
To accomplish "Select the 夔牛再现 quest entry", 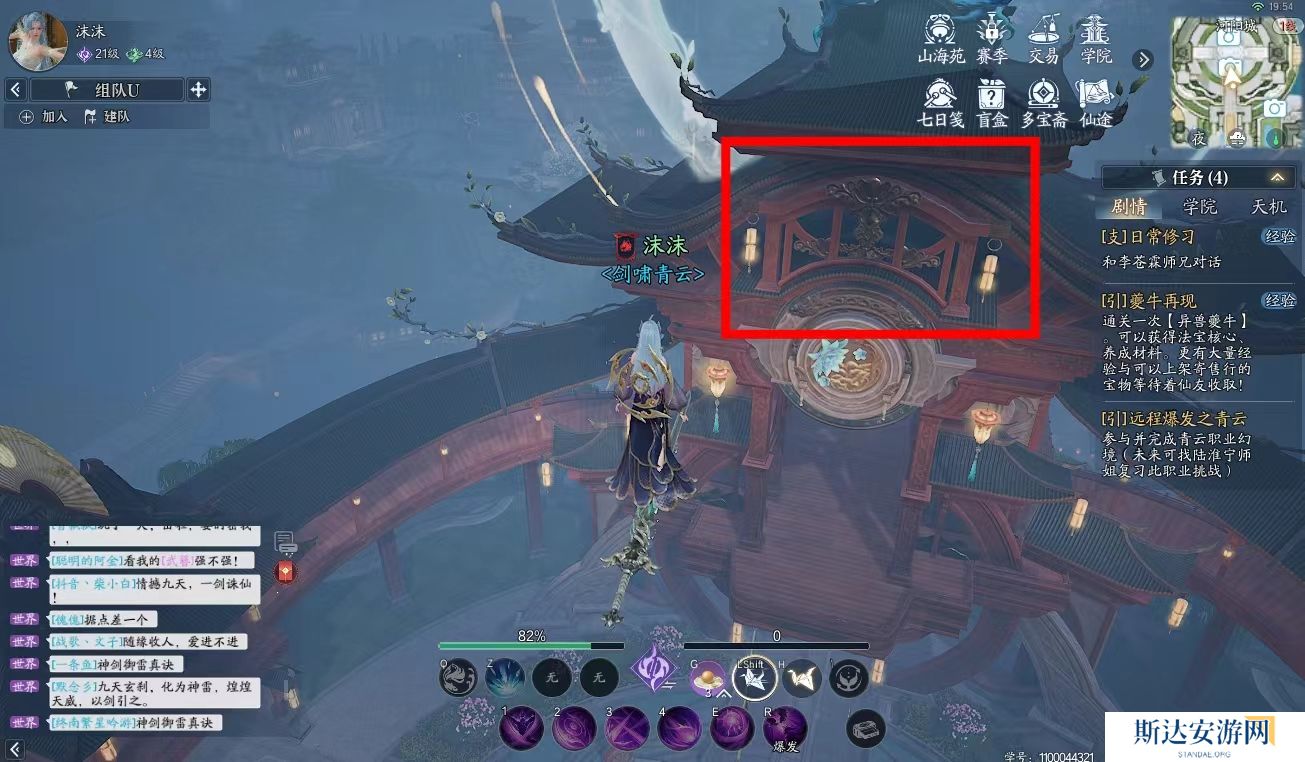I will pyautogui.click(x=1148, y=301).
